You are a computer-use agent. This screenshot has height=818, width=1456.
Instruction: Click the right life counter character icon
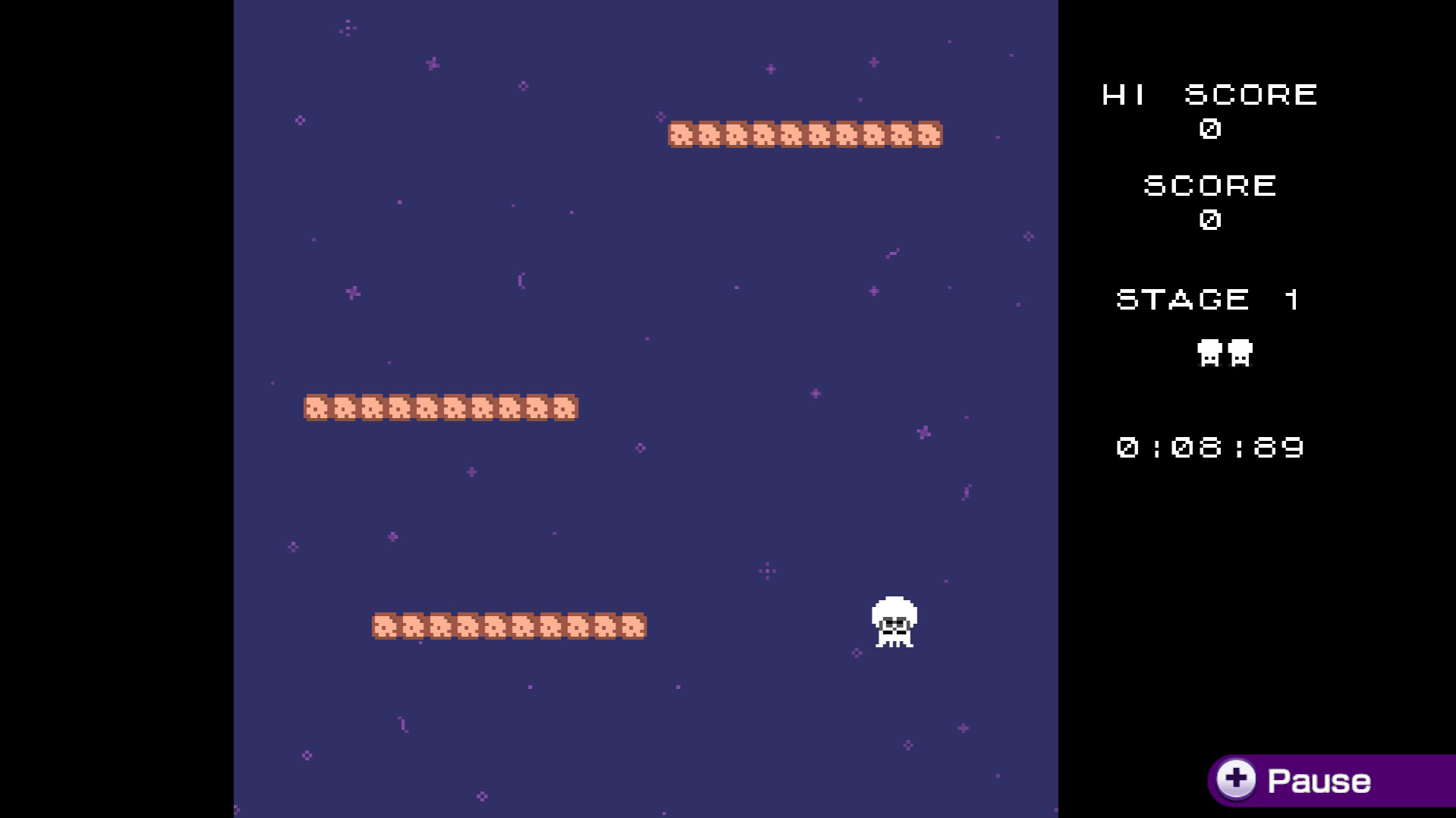[1240, 353]
